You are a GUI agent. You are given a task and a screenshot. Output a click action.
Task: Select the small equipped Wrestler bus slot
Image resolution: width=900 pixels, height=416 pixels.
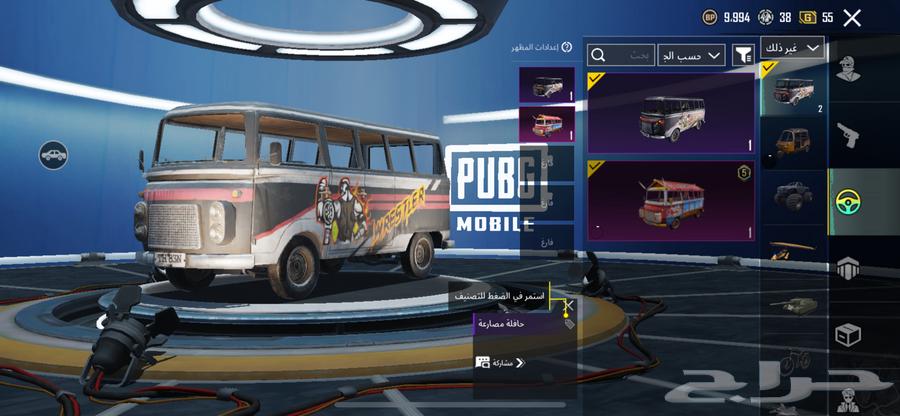[x=547, y=84]
